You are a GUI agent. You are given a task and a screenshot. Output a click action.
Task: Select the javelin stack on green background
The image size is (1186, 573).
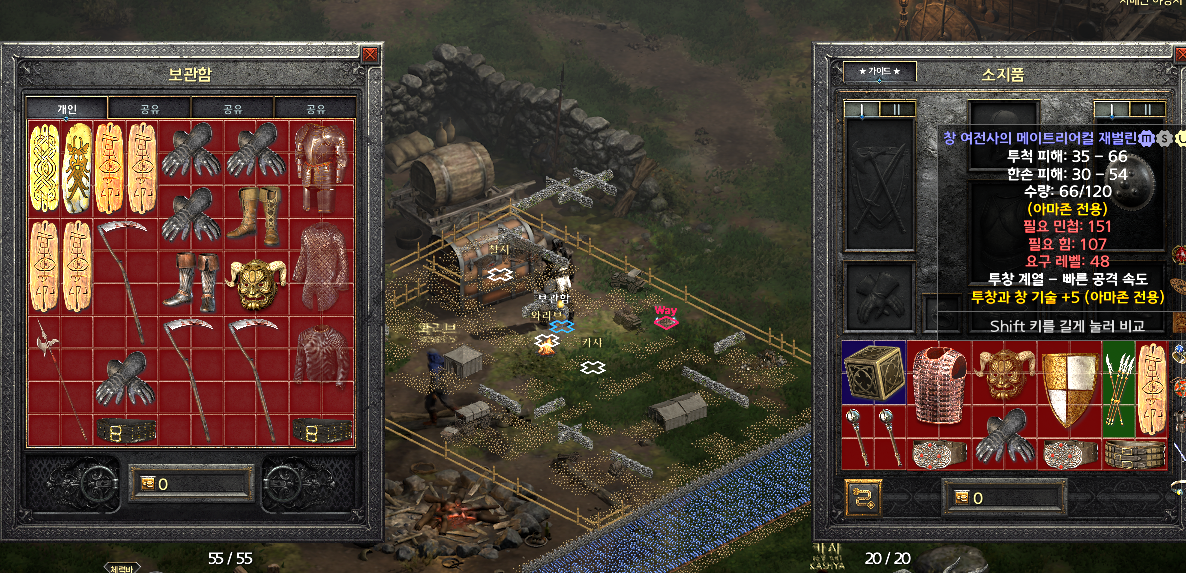tap(1118, 385)
